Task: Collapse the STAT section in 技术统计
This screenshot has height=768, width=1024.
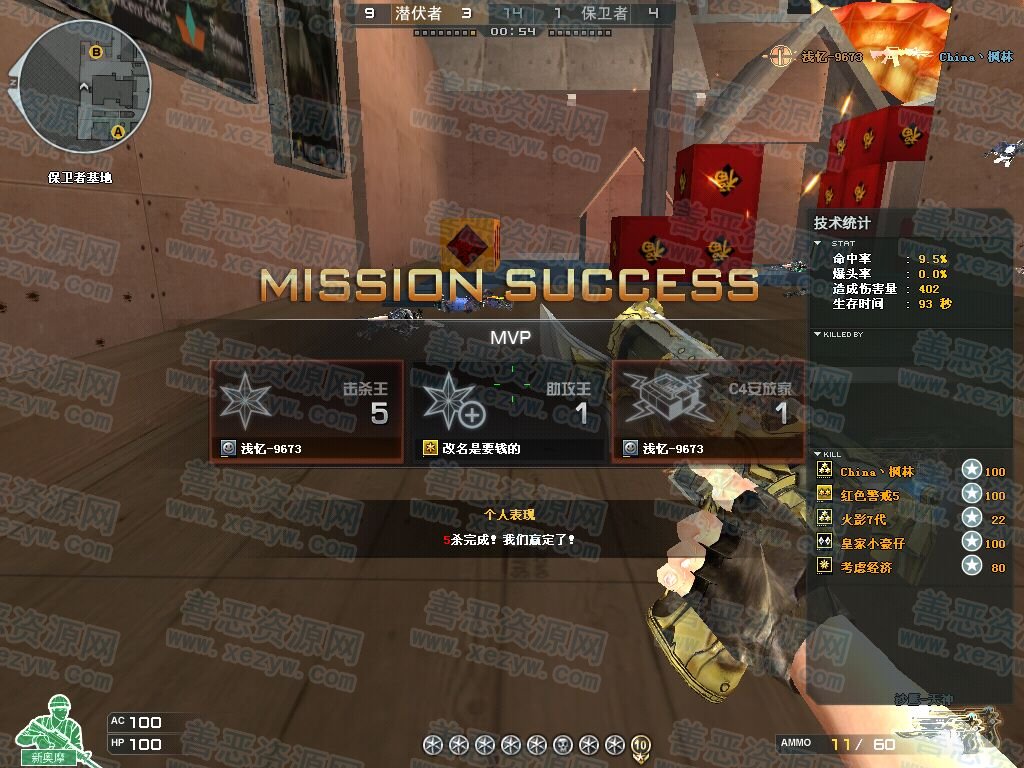Action: 818,243
